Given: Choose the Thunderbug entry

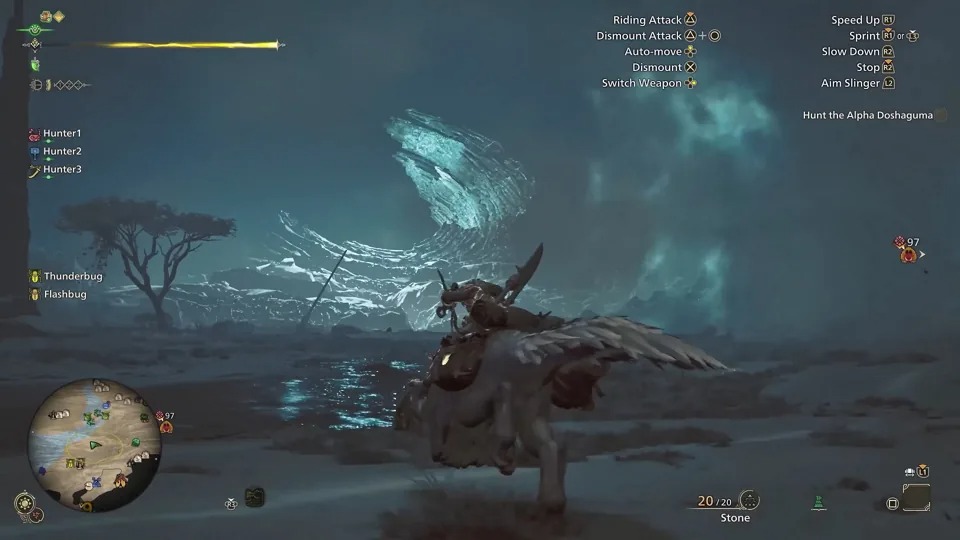Looking at the screenshot, I should point(72,276).
